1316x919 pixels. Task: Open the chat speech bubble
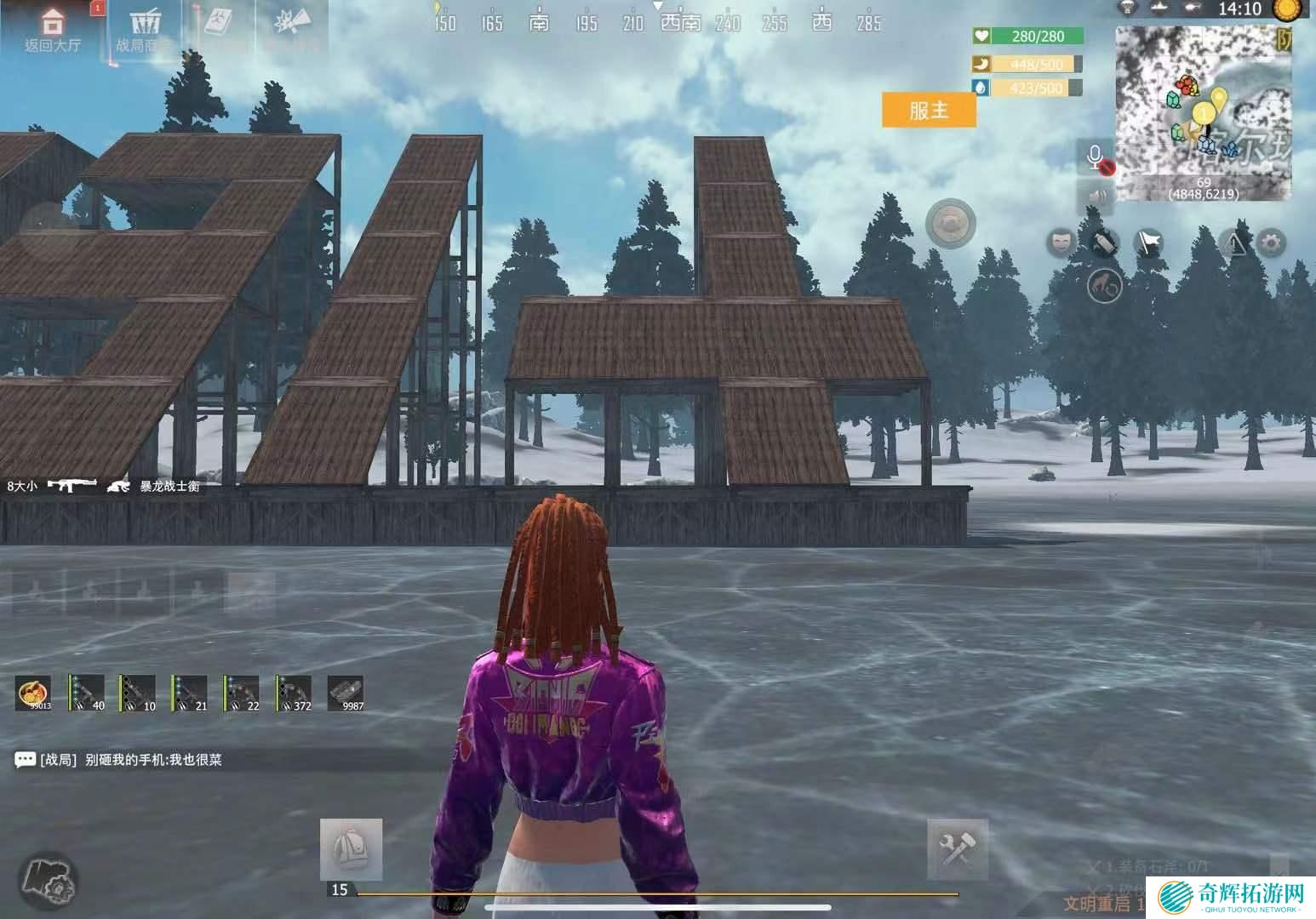pyautogui.click(x=25, y=760)
